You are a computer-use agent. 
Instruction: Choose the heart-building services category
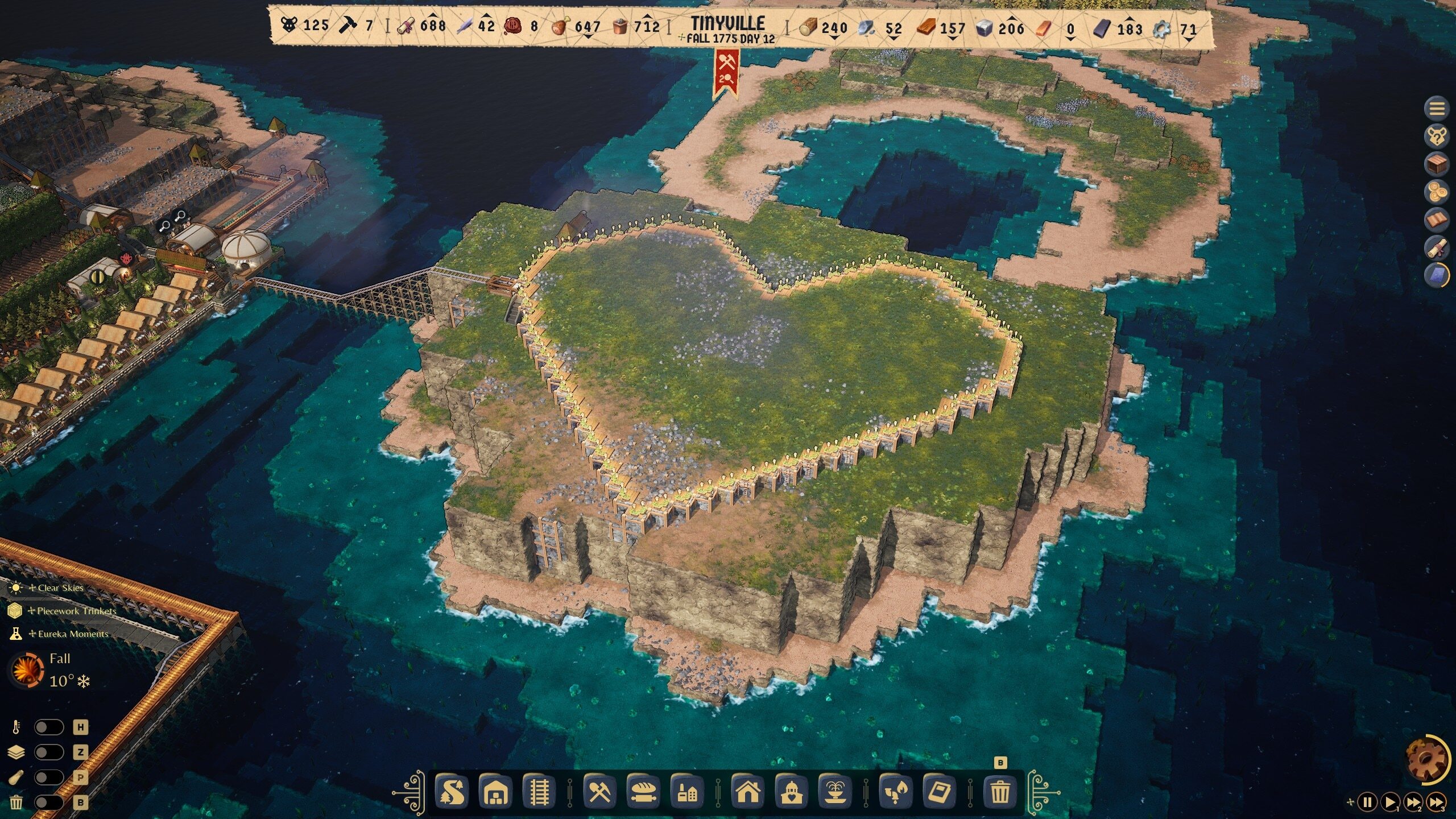[x=792, y=792]
